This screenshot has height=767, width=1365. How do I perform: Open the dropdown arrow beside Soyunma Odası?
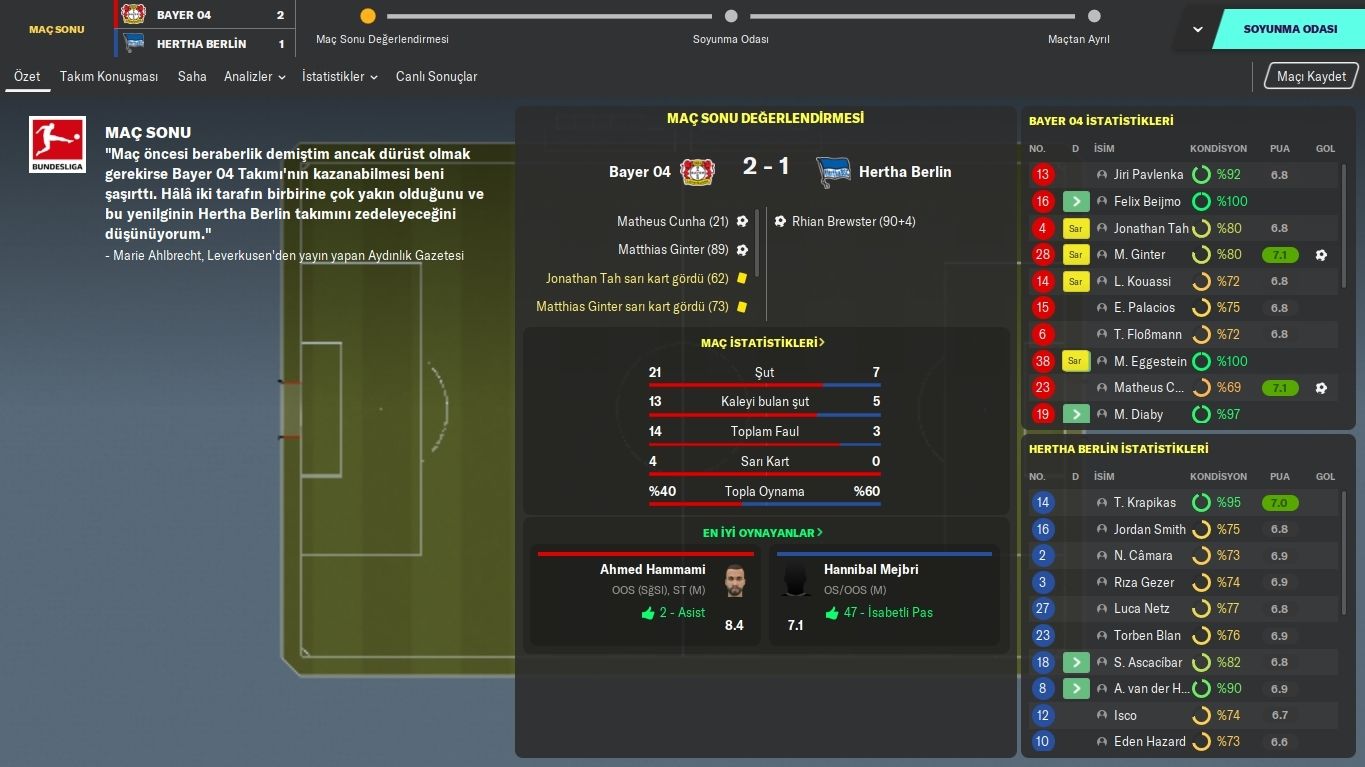click(1197, 29)
